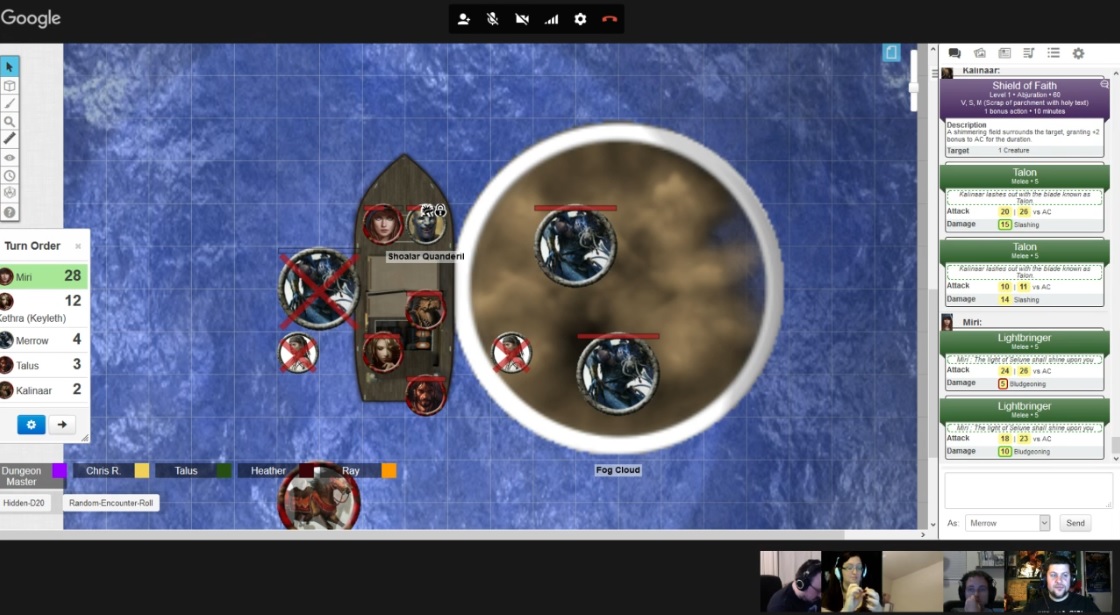Image resolution: width=1120 pixels, height=615 pixels.
Task: Open the page toolbar icon at map corner
Action: tap(891, 53)
